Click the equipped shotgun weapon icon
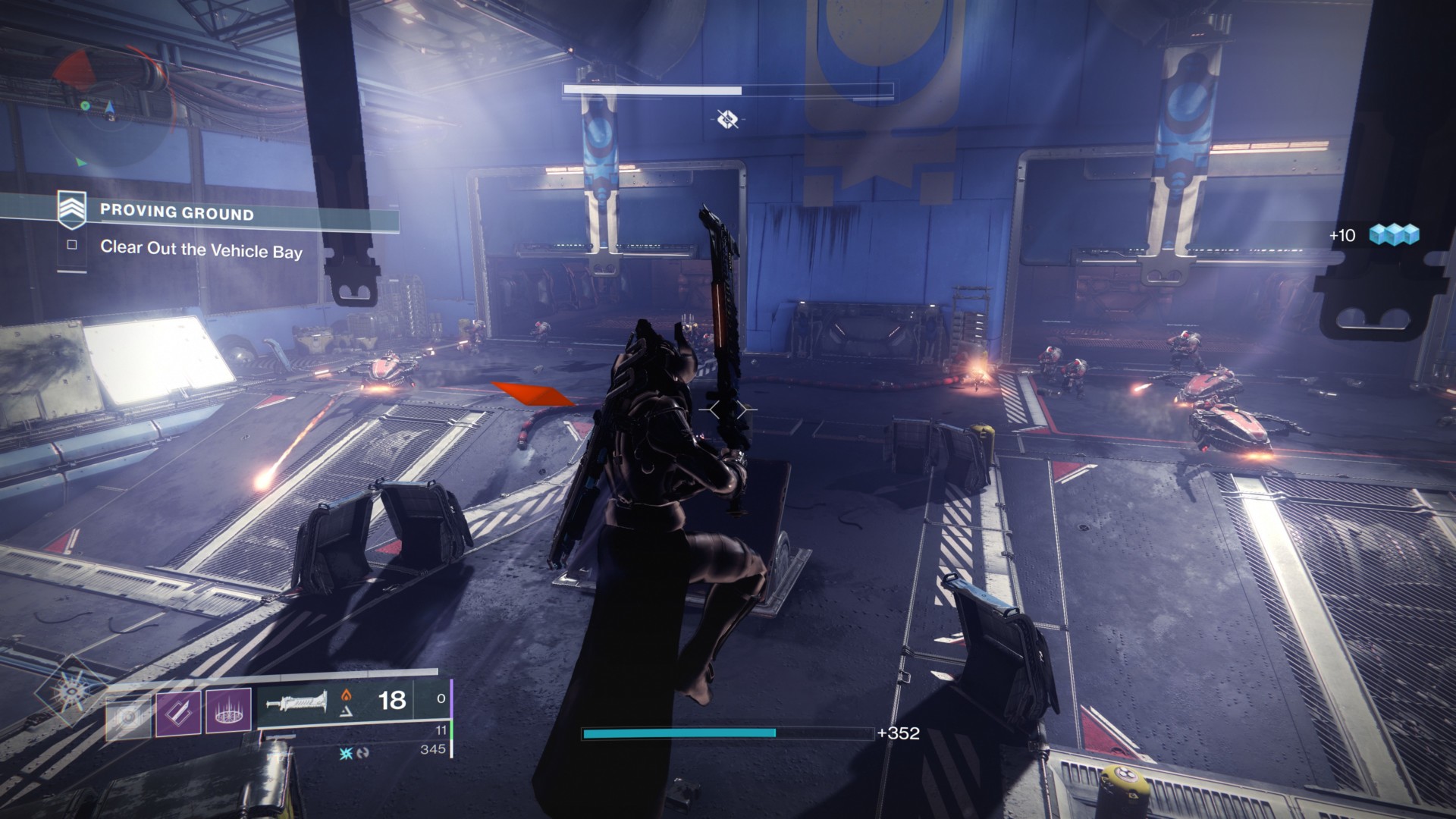1456x819 pixels. [297, 704]
